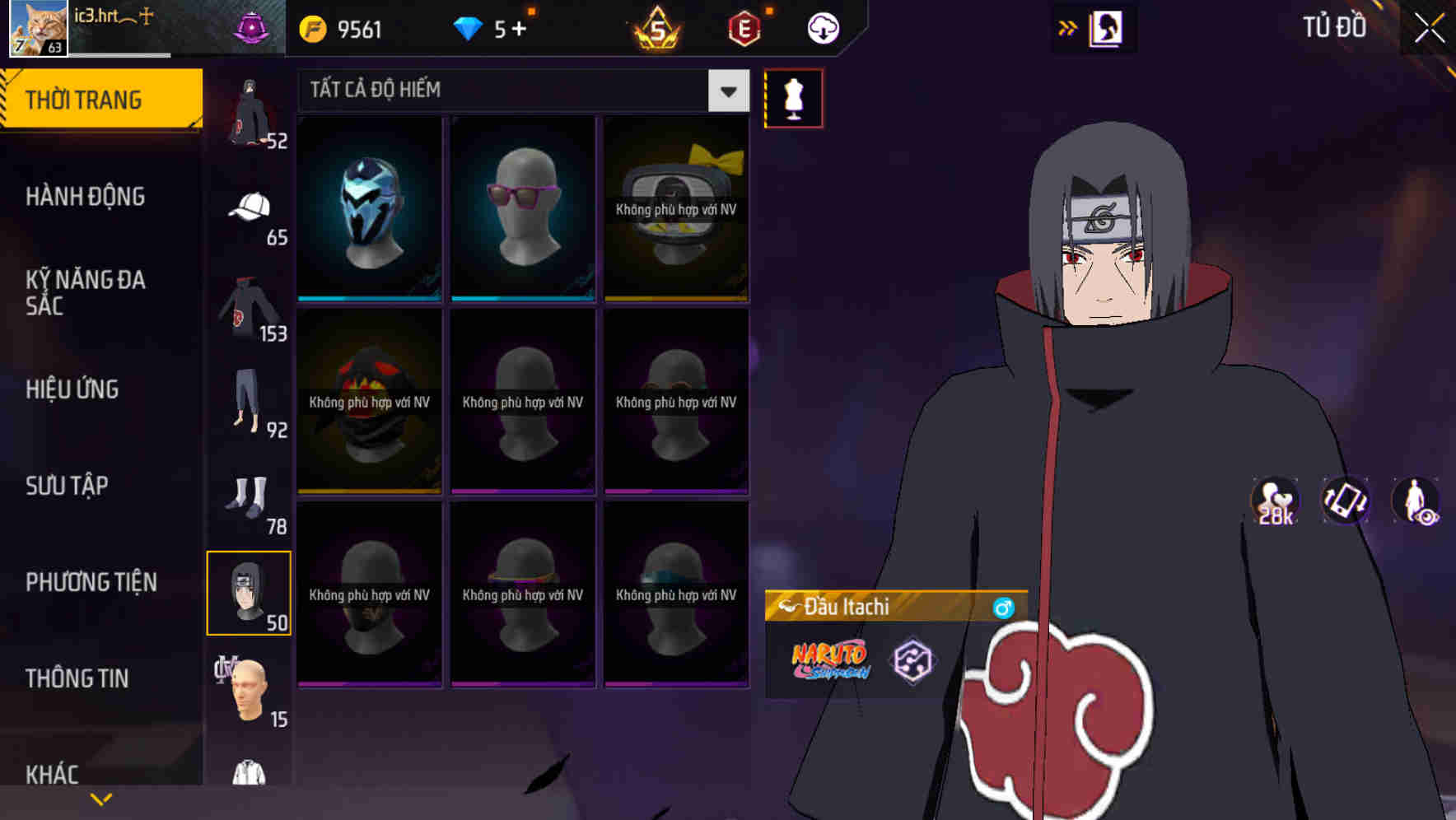
Task: Expand the chevron at bottom of sidebar
Action: coord(101,798)
